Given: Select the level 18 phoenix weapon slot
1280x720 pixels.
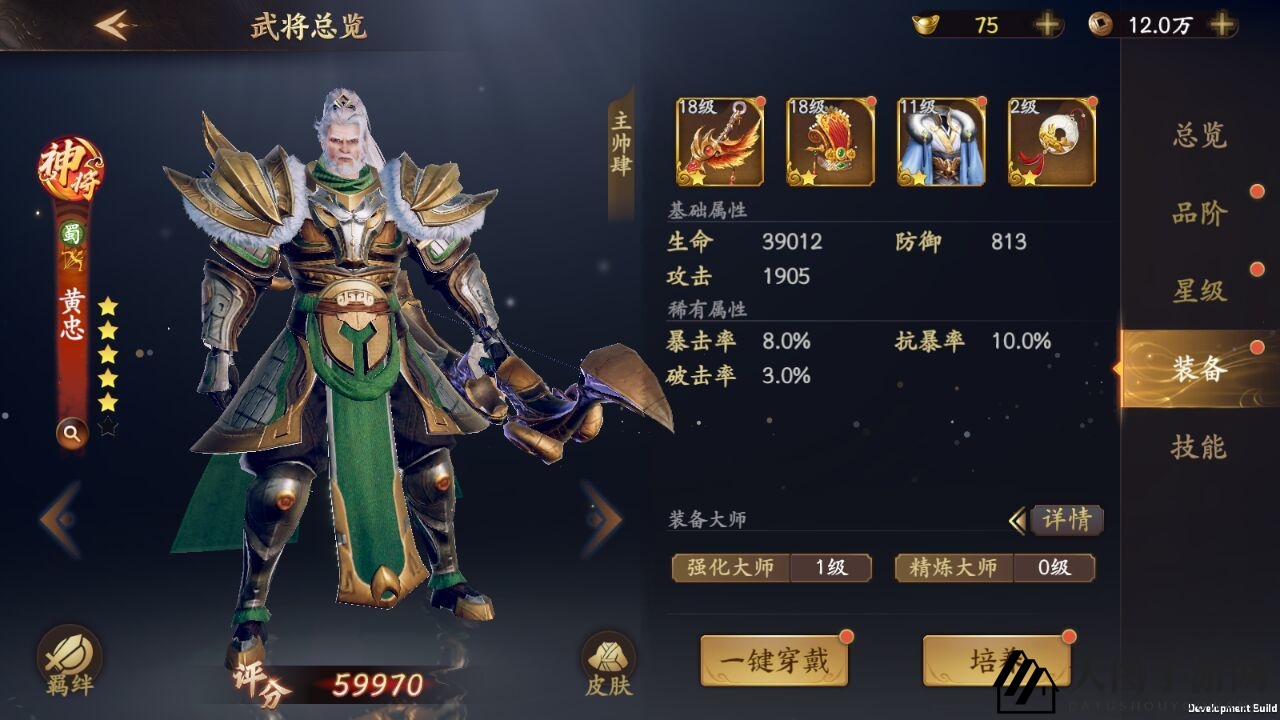Looking at the screenshot, I should 718,140.
